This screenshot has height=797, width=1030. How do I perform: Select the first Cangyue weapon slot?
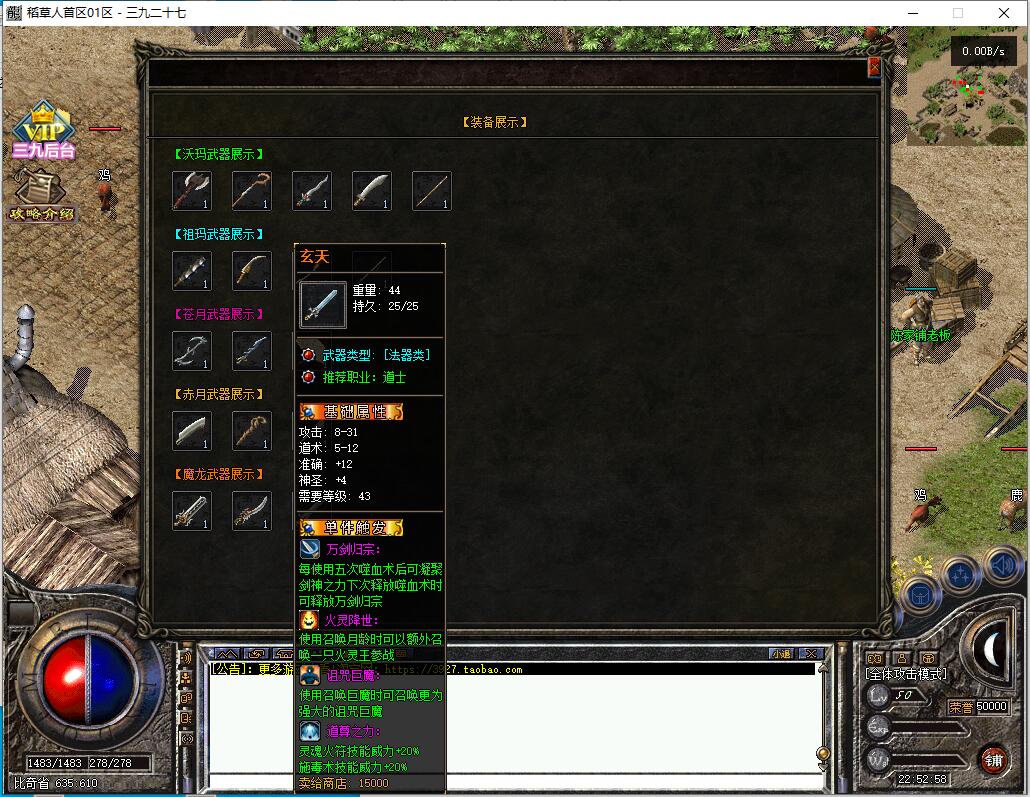[x=191, y=351]
